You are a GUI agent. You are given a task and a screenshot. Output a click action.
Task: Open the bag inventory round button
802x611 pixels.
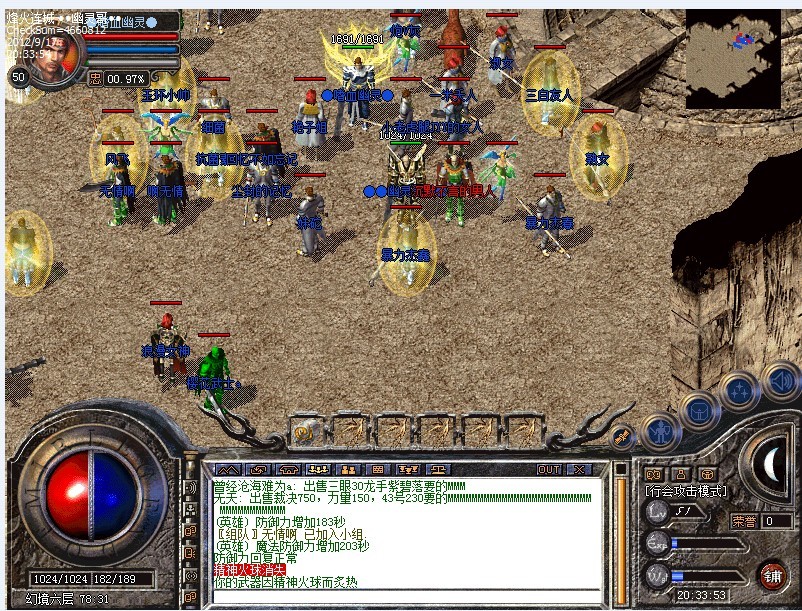point(699,410)
